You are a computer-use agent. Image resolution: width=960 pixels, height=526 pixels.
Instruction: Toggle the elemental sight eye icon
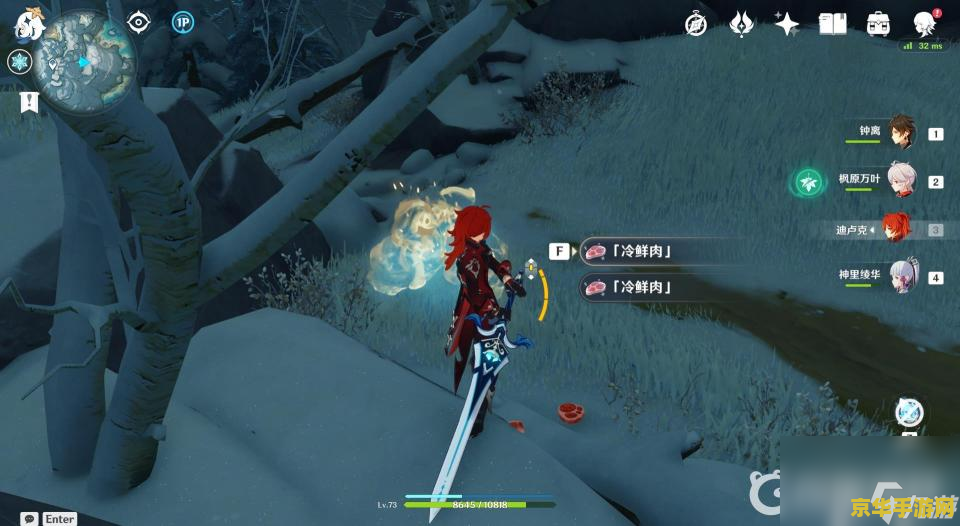point(138,23)
